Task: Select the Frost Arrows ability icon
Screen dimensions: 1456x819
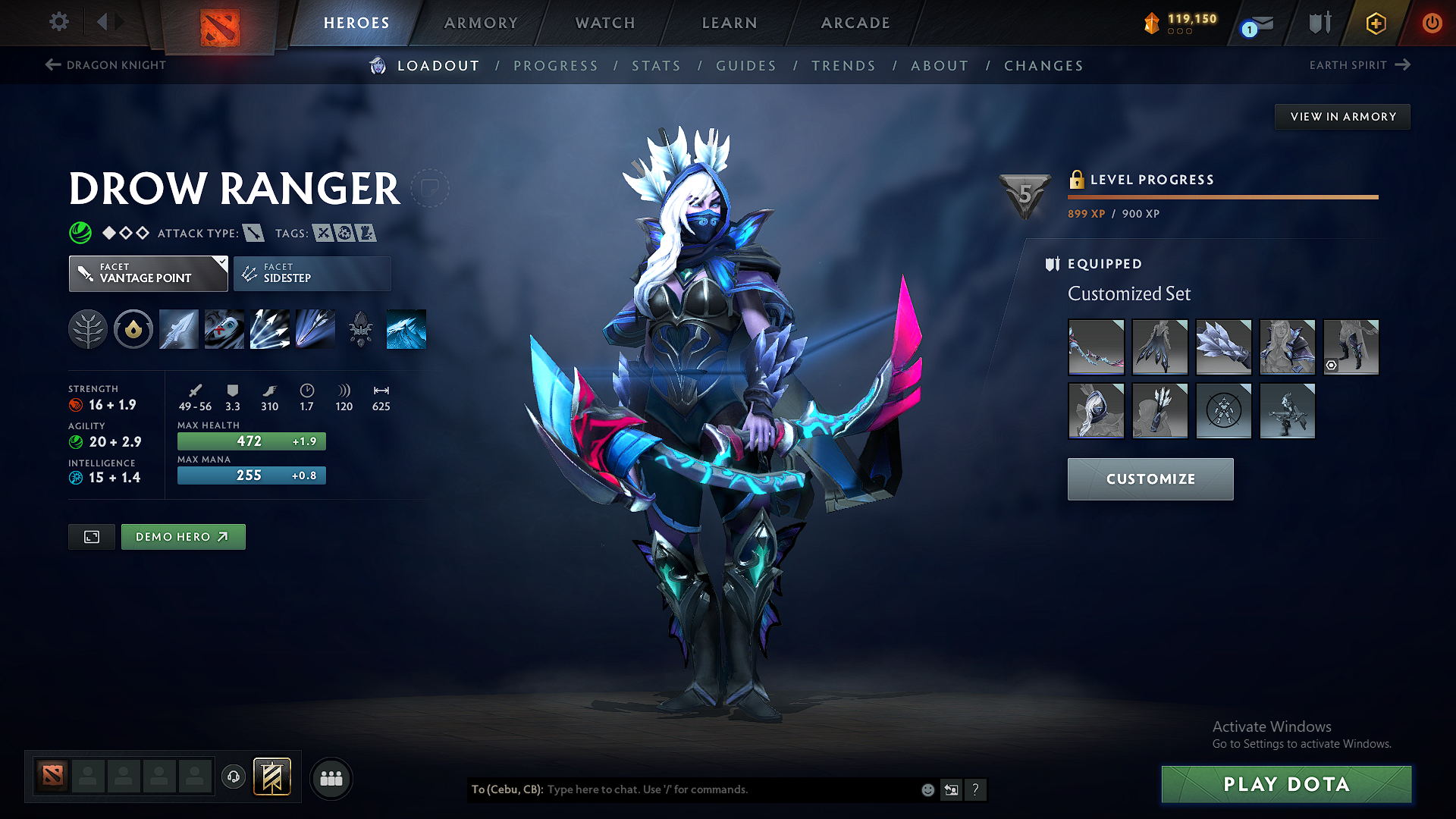Action: [178, 329]
